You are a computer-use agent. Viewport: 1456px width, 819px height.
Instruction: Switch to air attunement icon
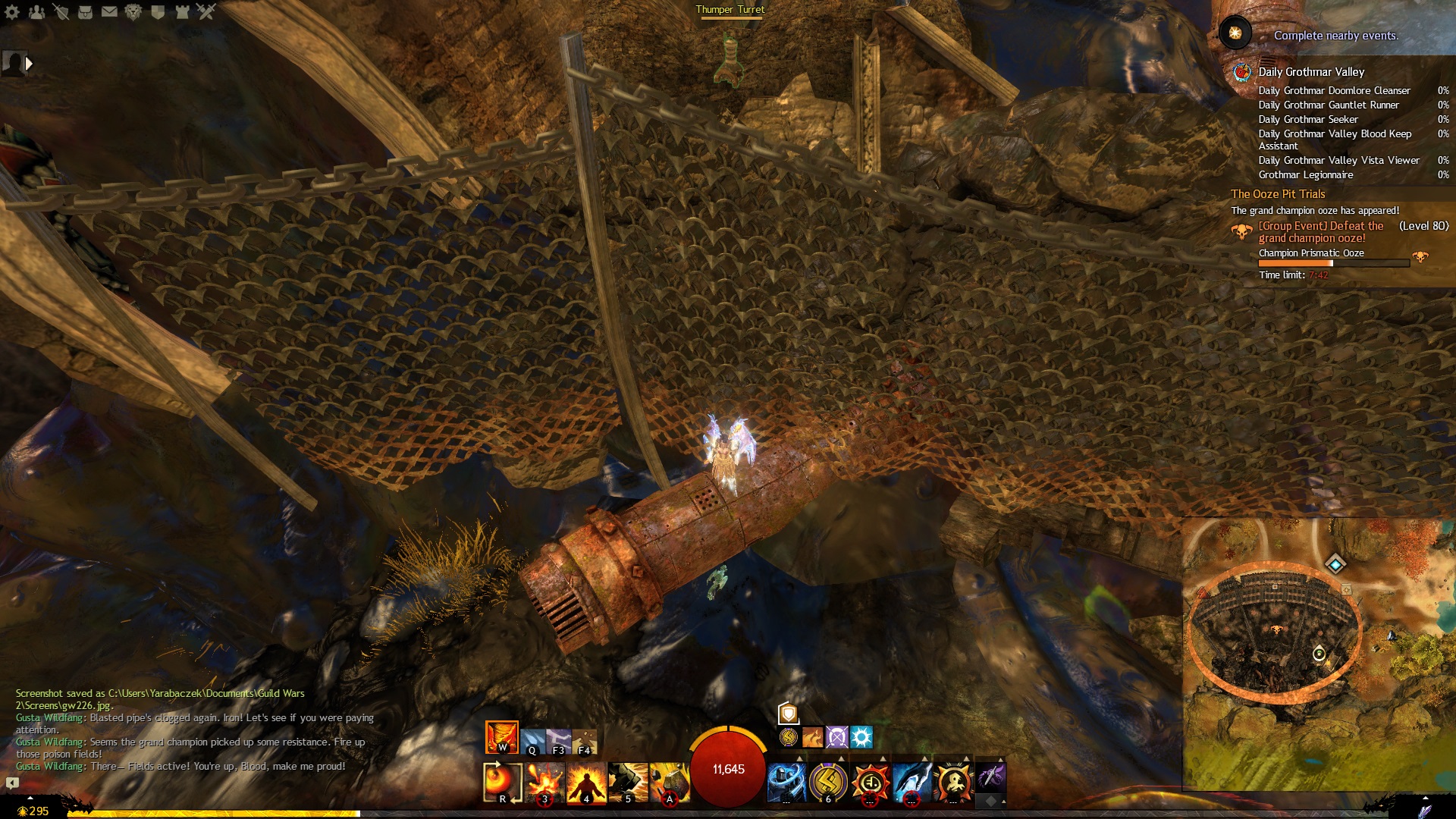coord(559,741)
